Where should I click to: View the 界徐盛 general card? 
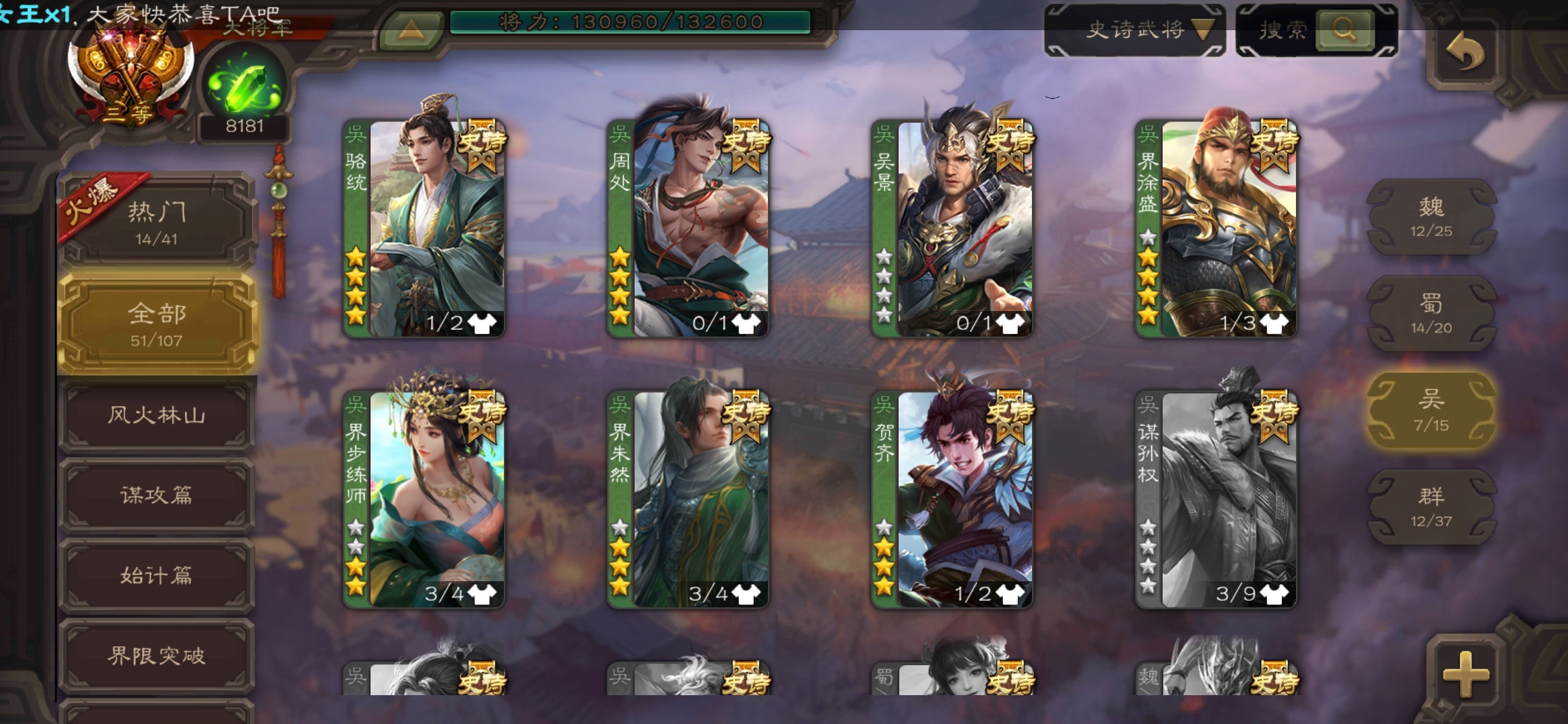[x=1216, y=228]
